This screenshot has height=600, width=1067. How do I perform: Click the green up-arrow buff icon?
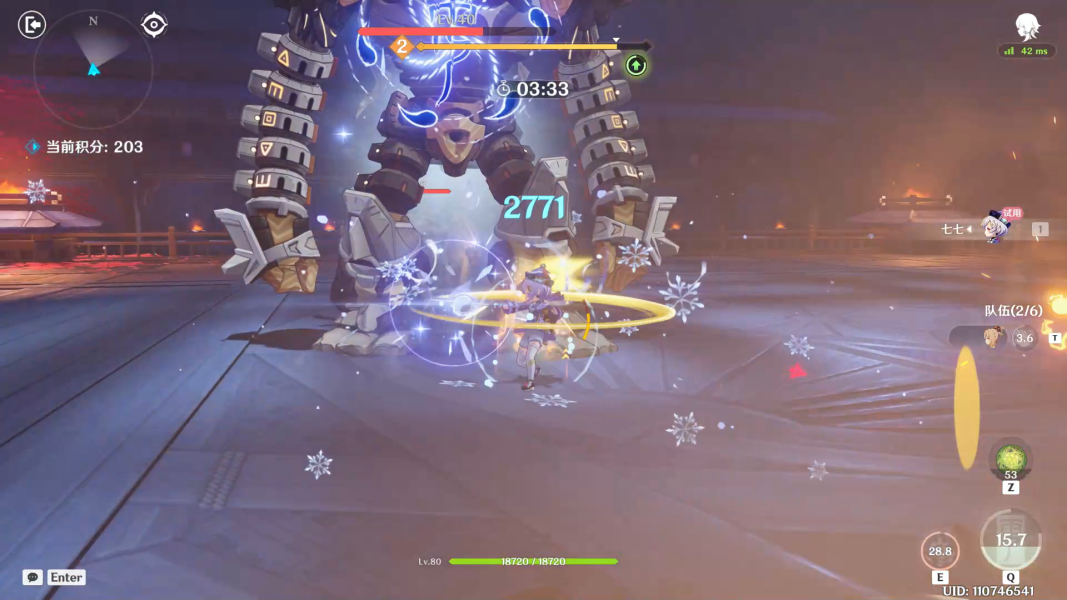click(x=636, y=66)
